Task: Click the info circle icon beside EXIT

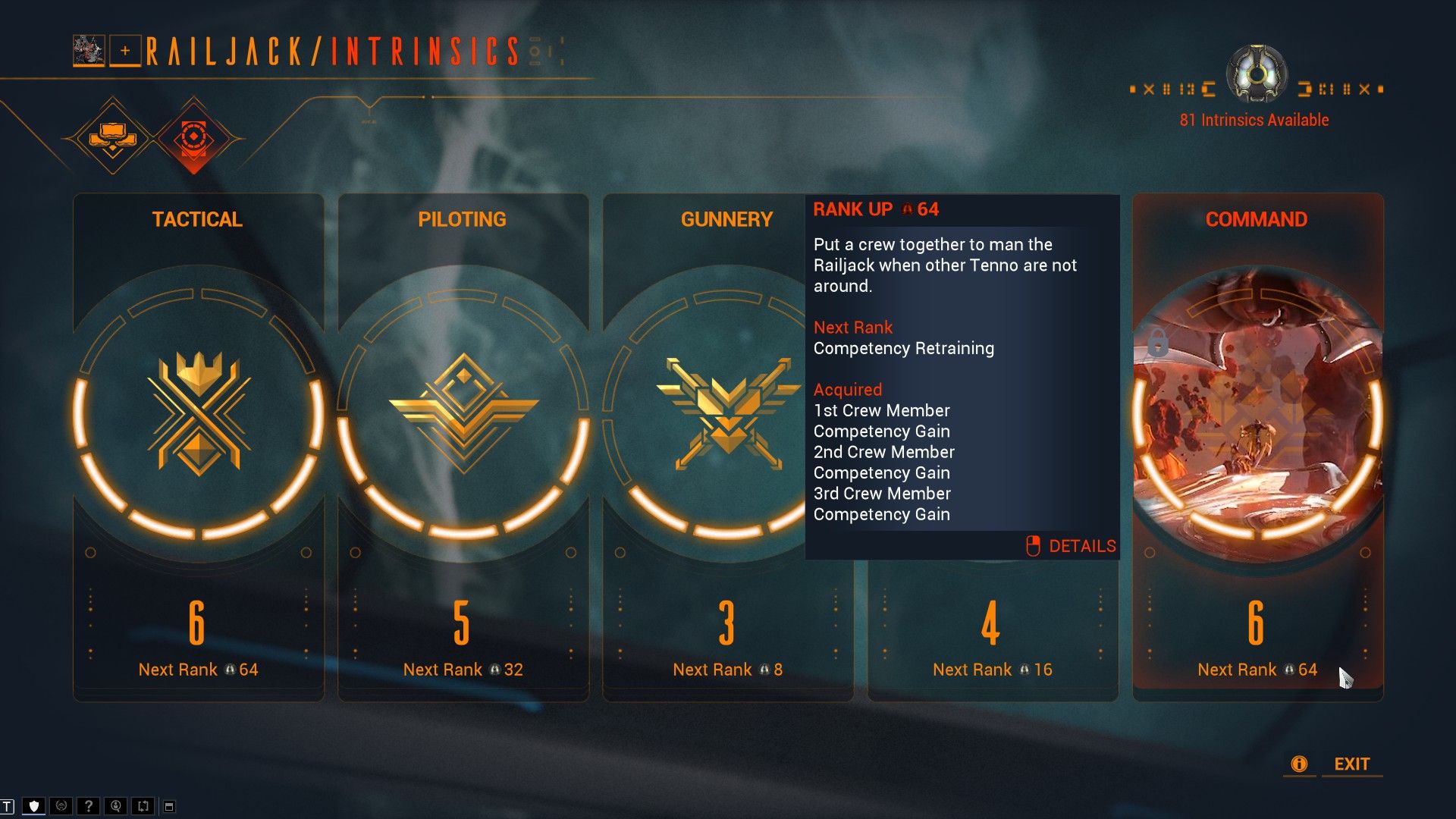Action: [x=1299, y=764]
